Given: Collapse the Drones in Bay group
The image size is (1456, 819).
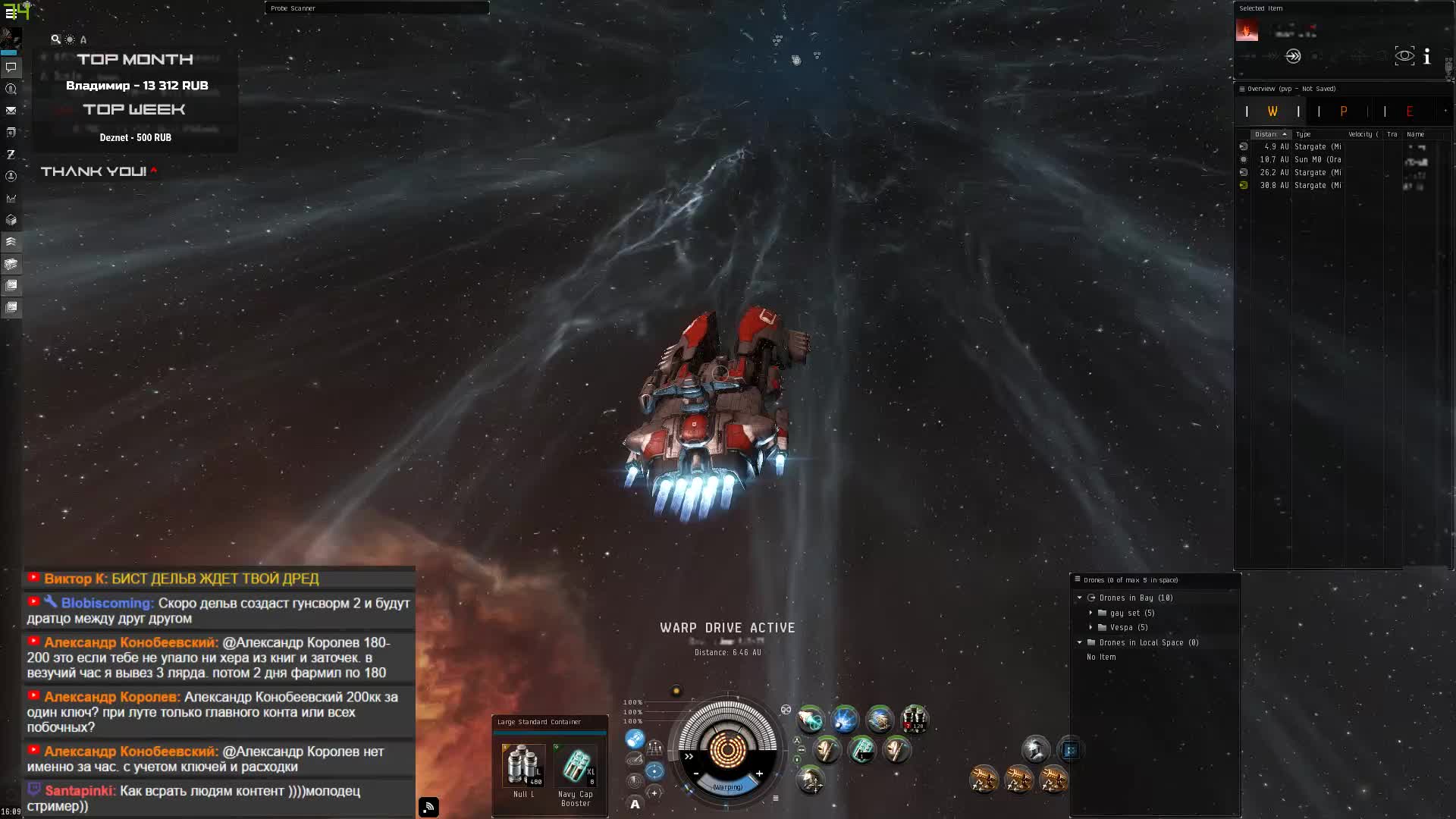Looking at the screenshot, I should [1080, 598].
